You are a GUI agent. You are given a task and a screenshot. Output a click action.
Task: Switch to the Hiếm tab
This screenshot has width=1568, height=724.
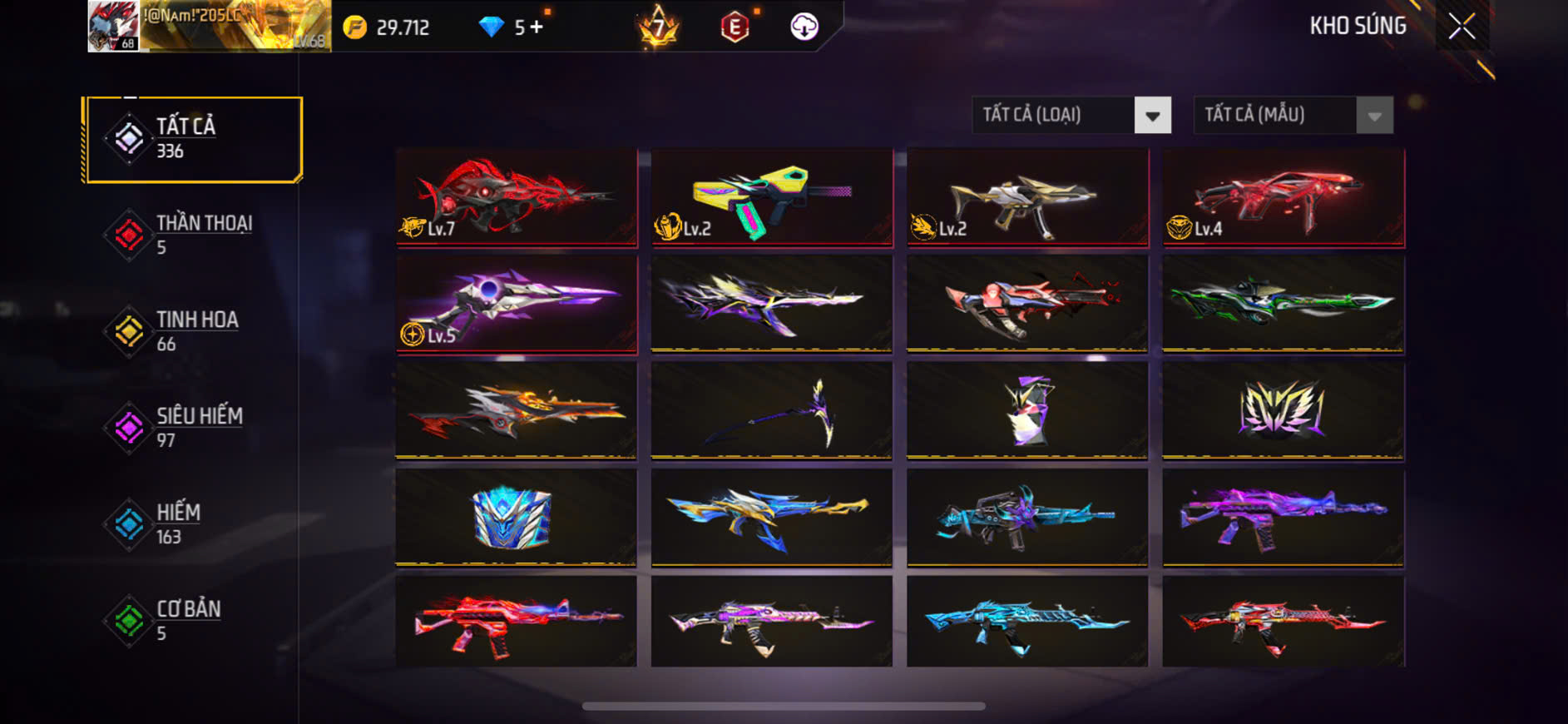(x=191, y=524)
